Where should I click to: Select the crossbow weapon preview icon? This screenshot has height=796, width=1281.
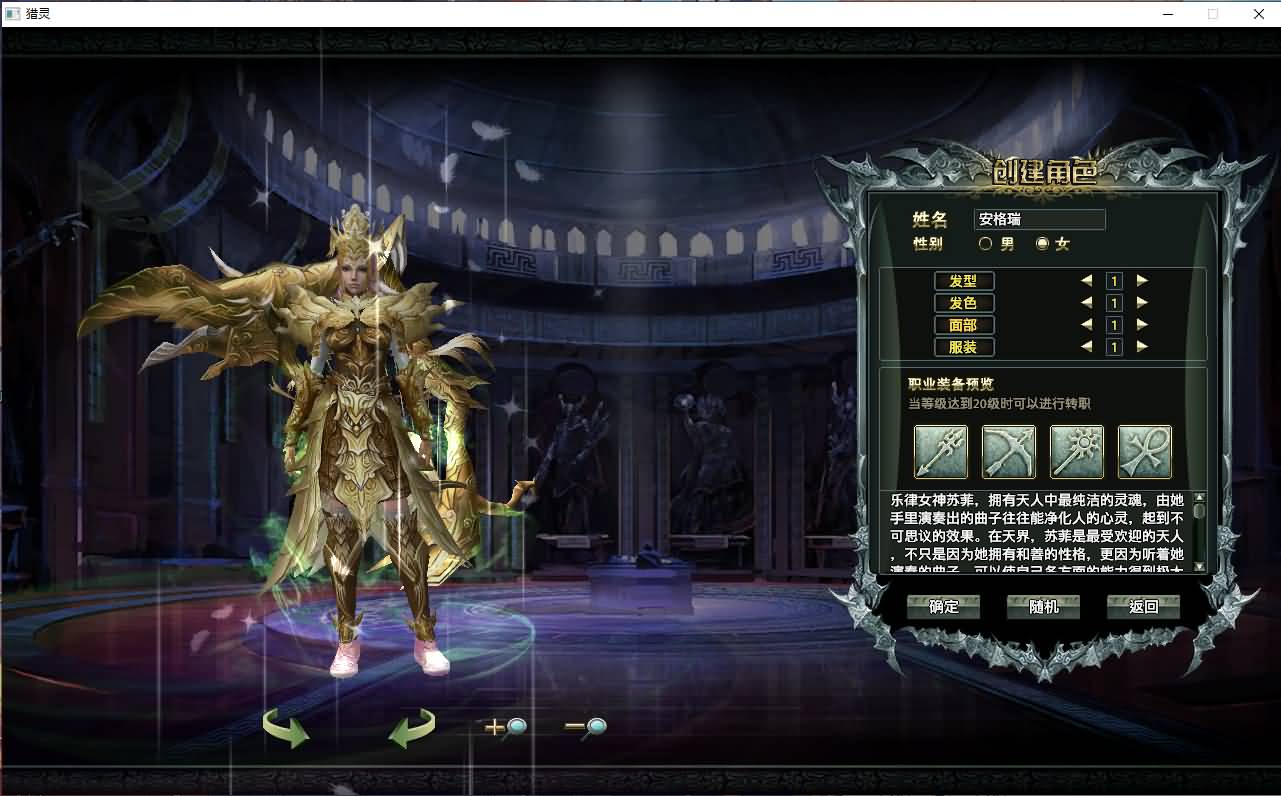pos(1009,452)
